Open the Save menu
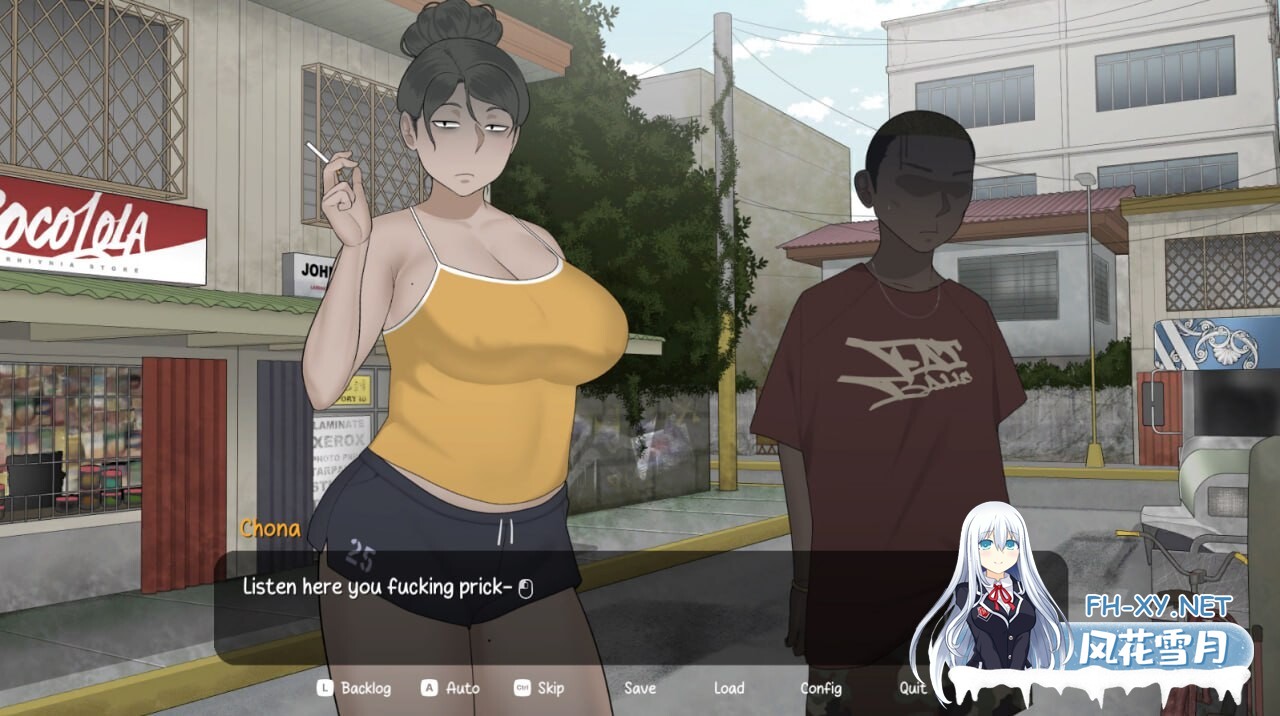 point(640,688)
